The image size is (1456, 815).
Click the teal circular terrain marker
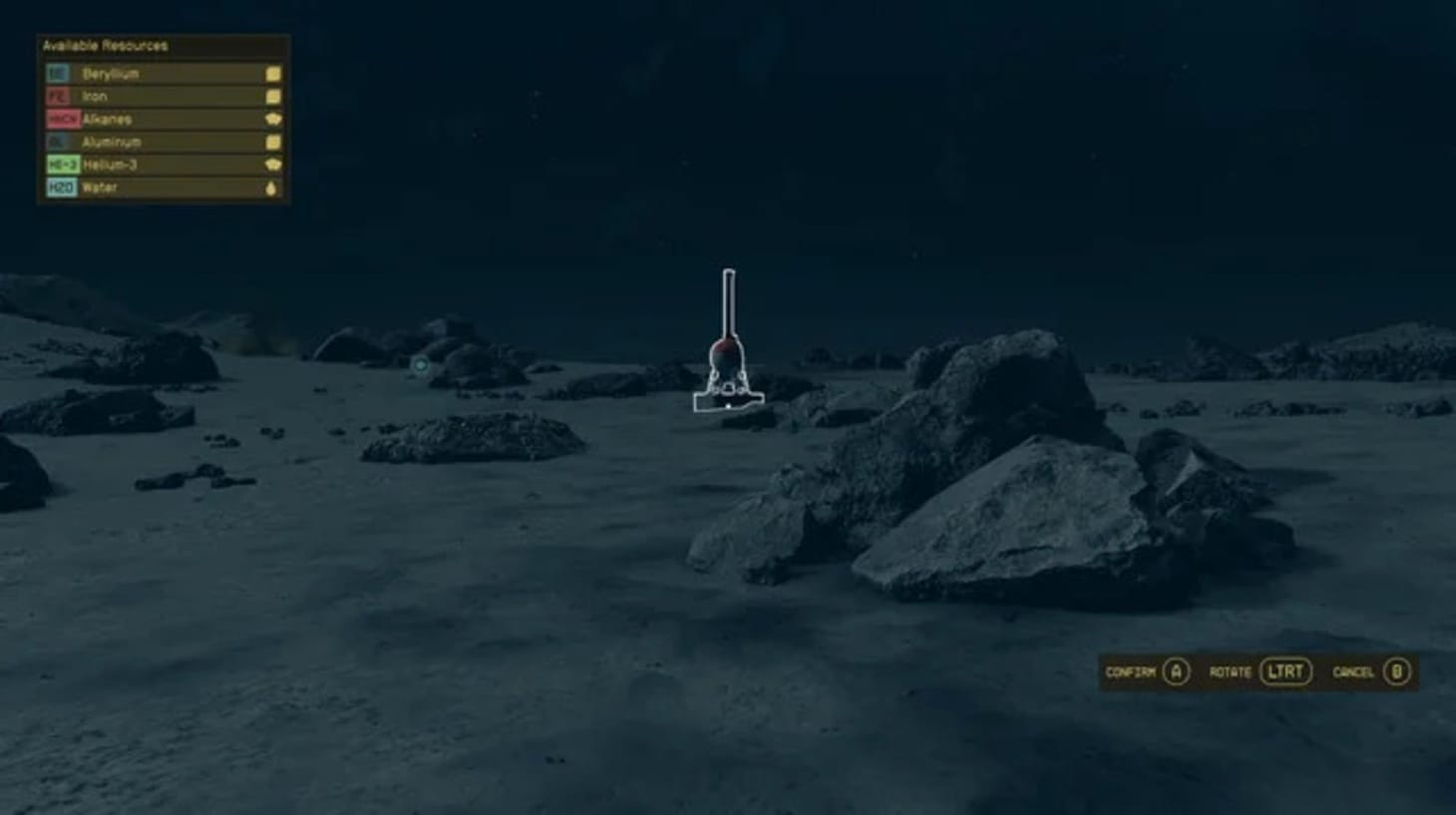pyautogui.click(x=421, y=365)
